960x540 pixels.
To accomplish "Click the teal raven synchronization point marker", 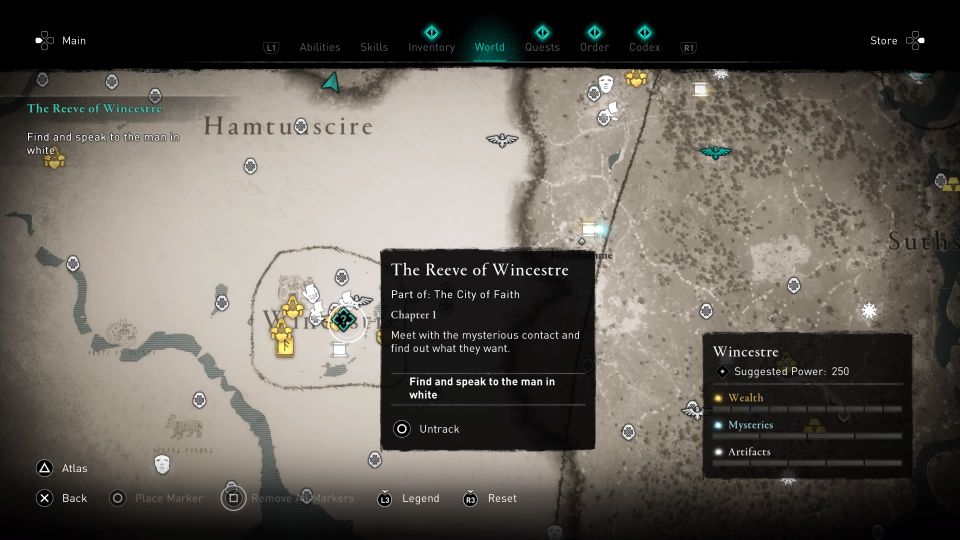I will tap(715, 152).
